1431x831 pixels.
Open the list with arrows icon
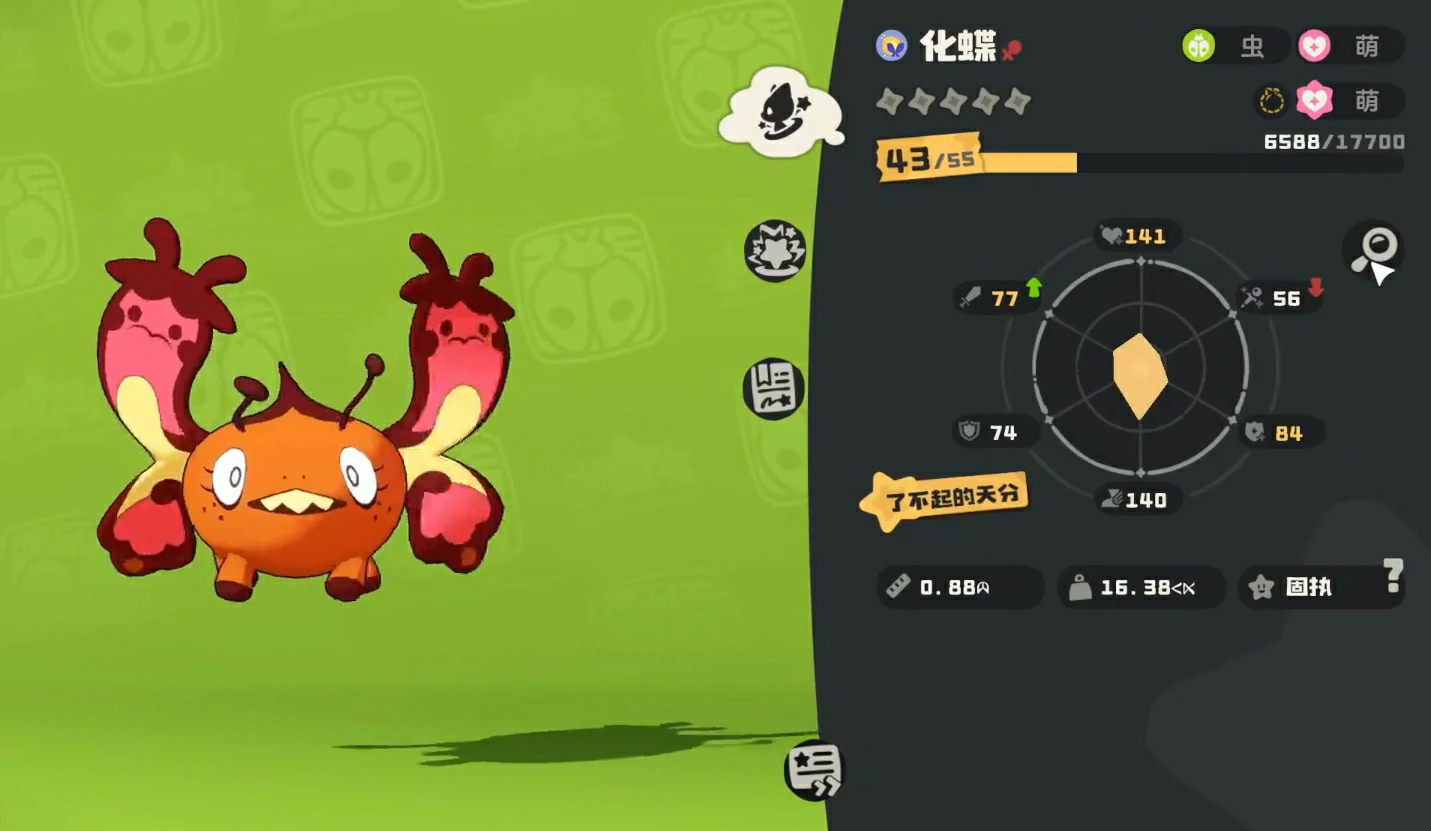814,770
